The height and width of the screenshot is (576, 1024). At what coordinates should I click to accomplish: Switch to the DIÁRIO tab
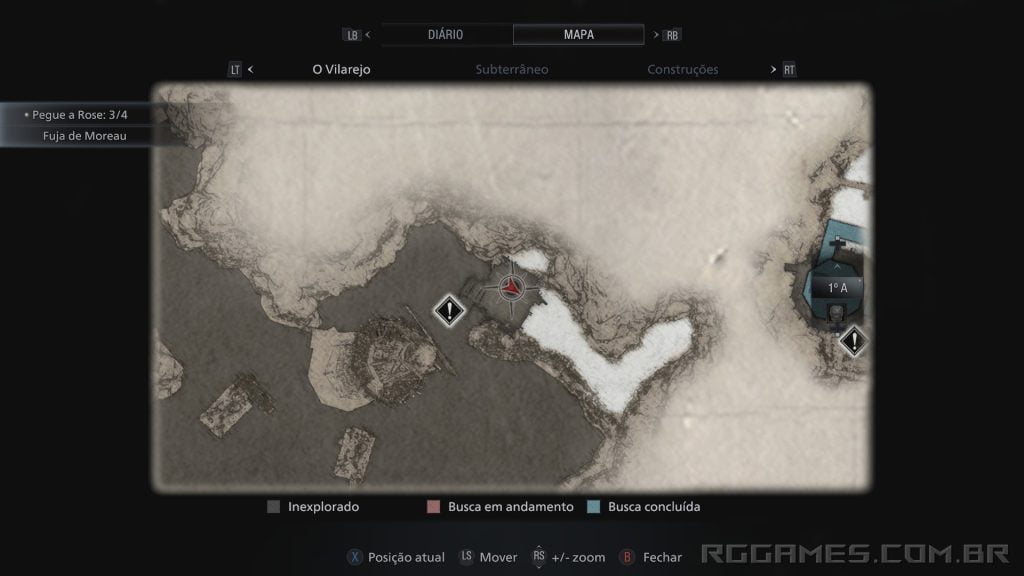[445, 34]
